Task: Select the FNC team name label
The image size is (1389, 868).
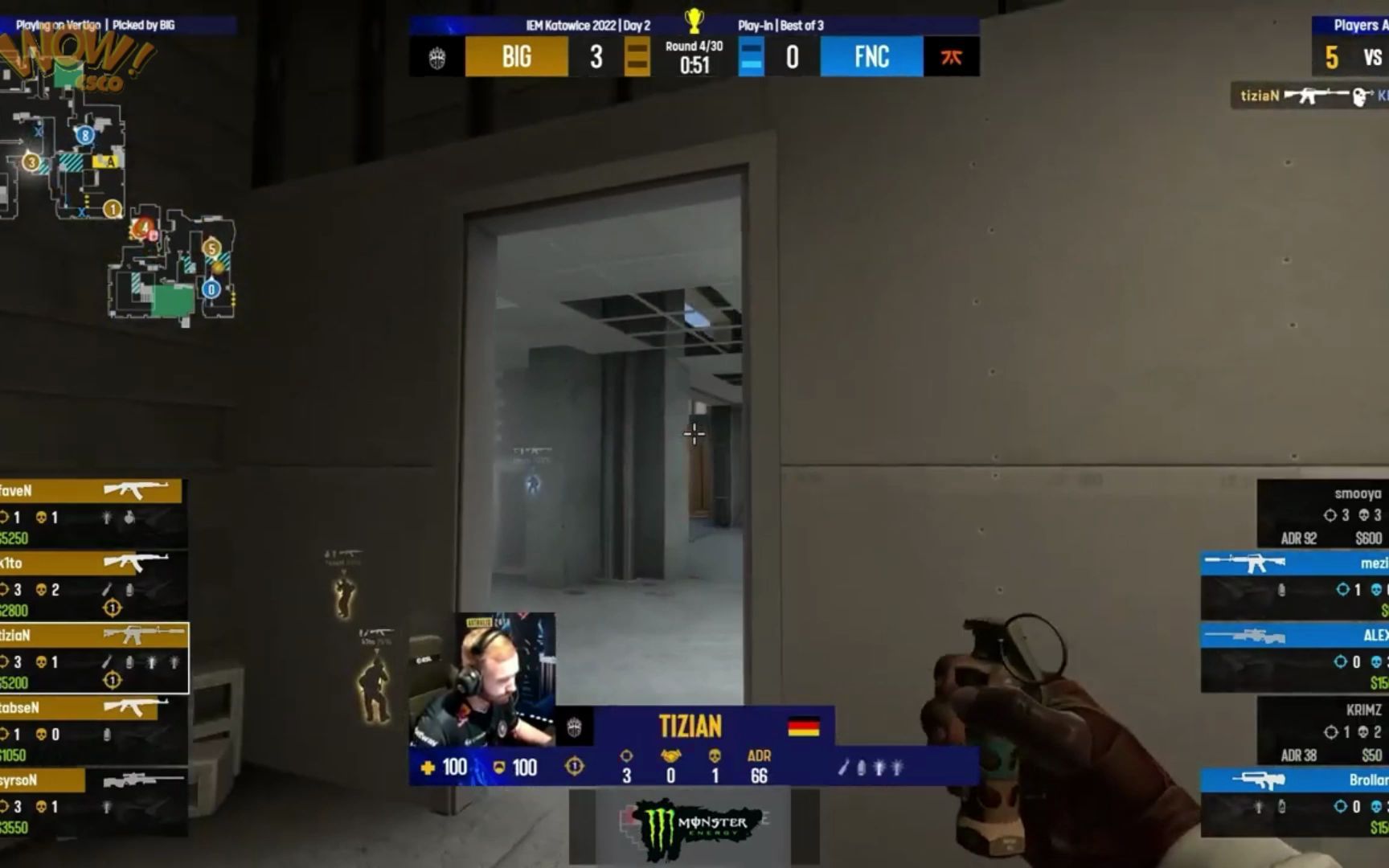Action: pyautogui.click(x=870, y=57)
